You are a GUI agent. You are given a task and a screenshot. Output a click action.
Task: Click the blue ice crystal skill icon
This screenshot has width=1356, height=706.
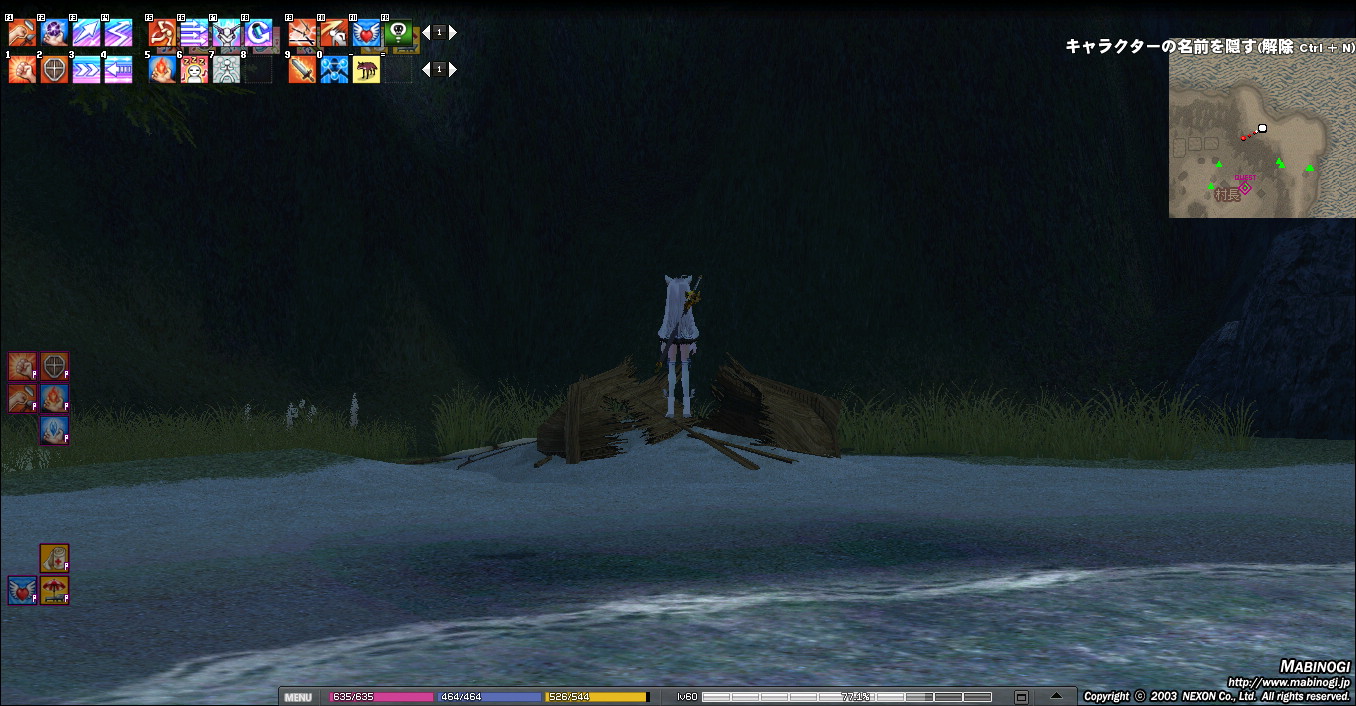pos(54,430)
